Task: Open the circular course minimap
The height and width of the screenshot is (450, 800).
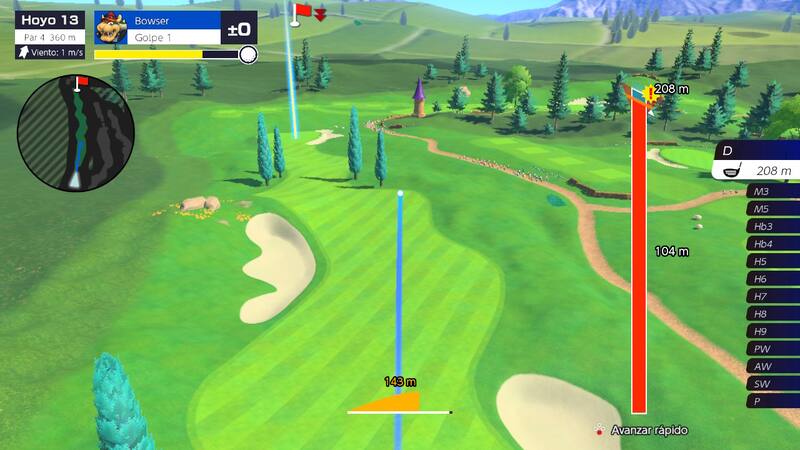Action: (x=76, y=133)
